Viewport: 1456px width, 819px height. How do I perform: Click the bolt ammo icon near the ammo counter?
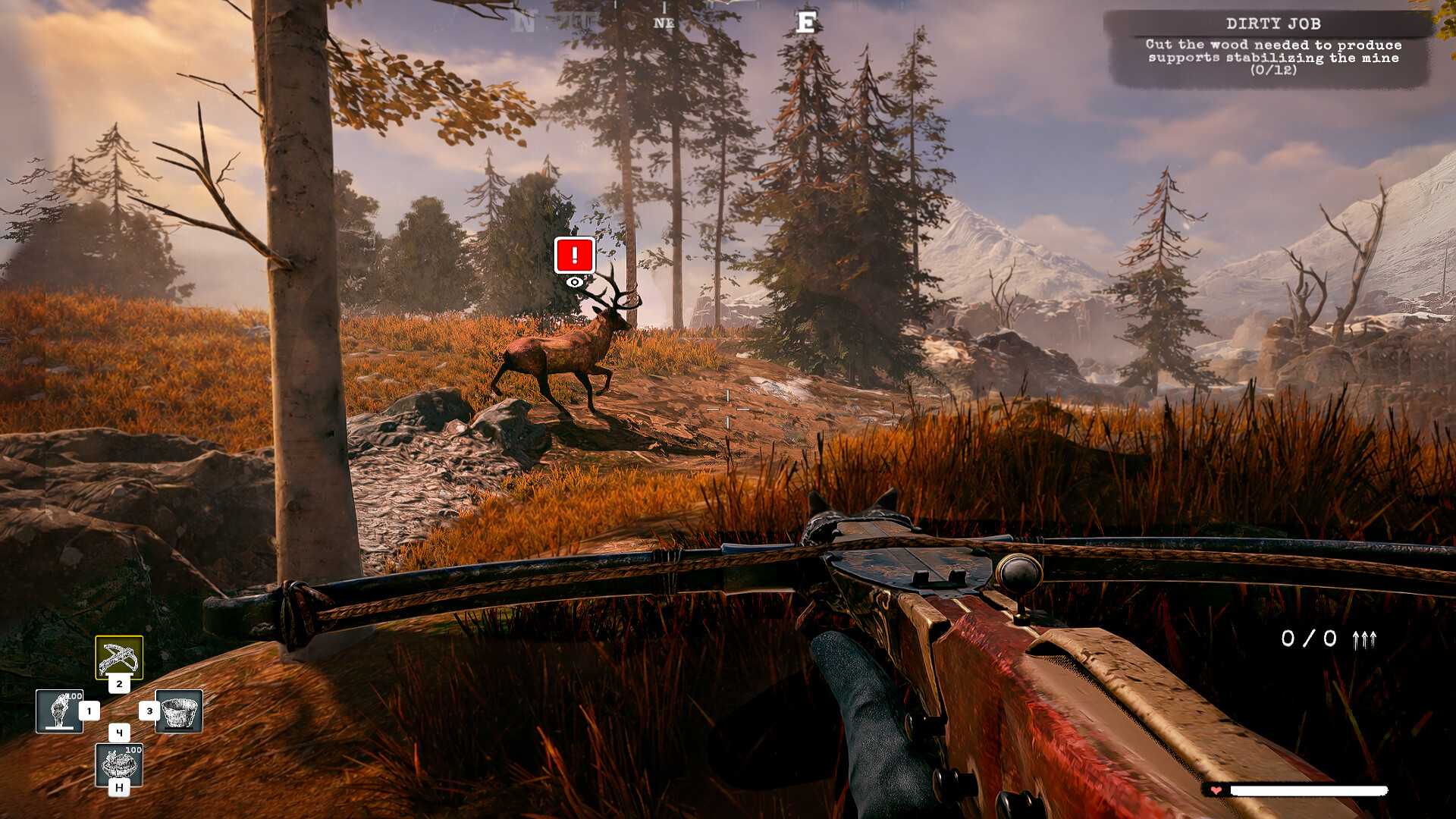[x=1365, y=639]
